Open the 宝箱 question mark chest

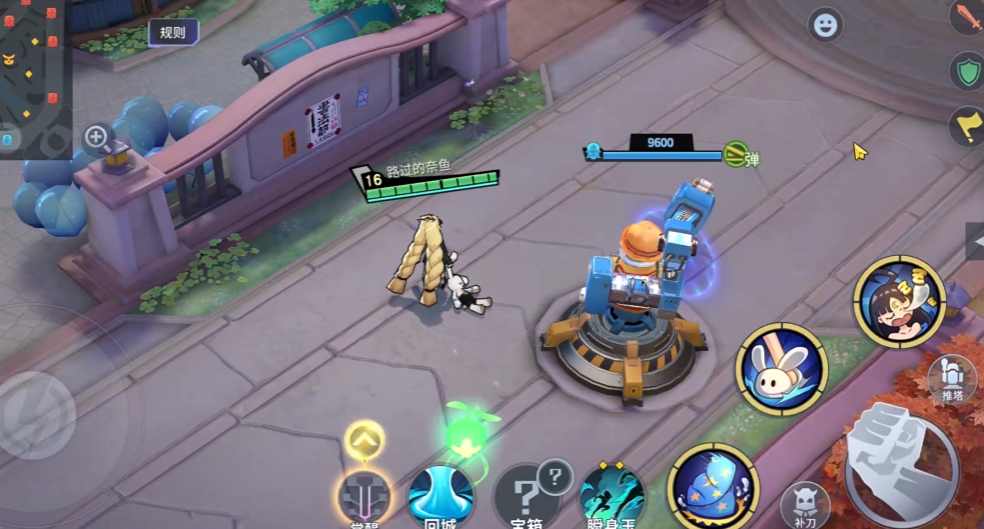click(529, 497)
